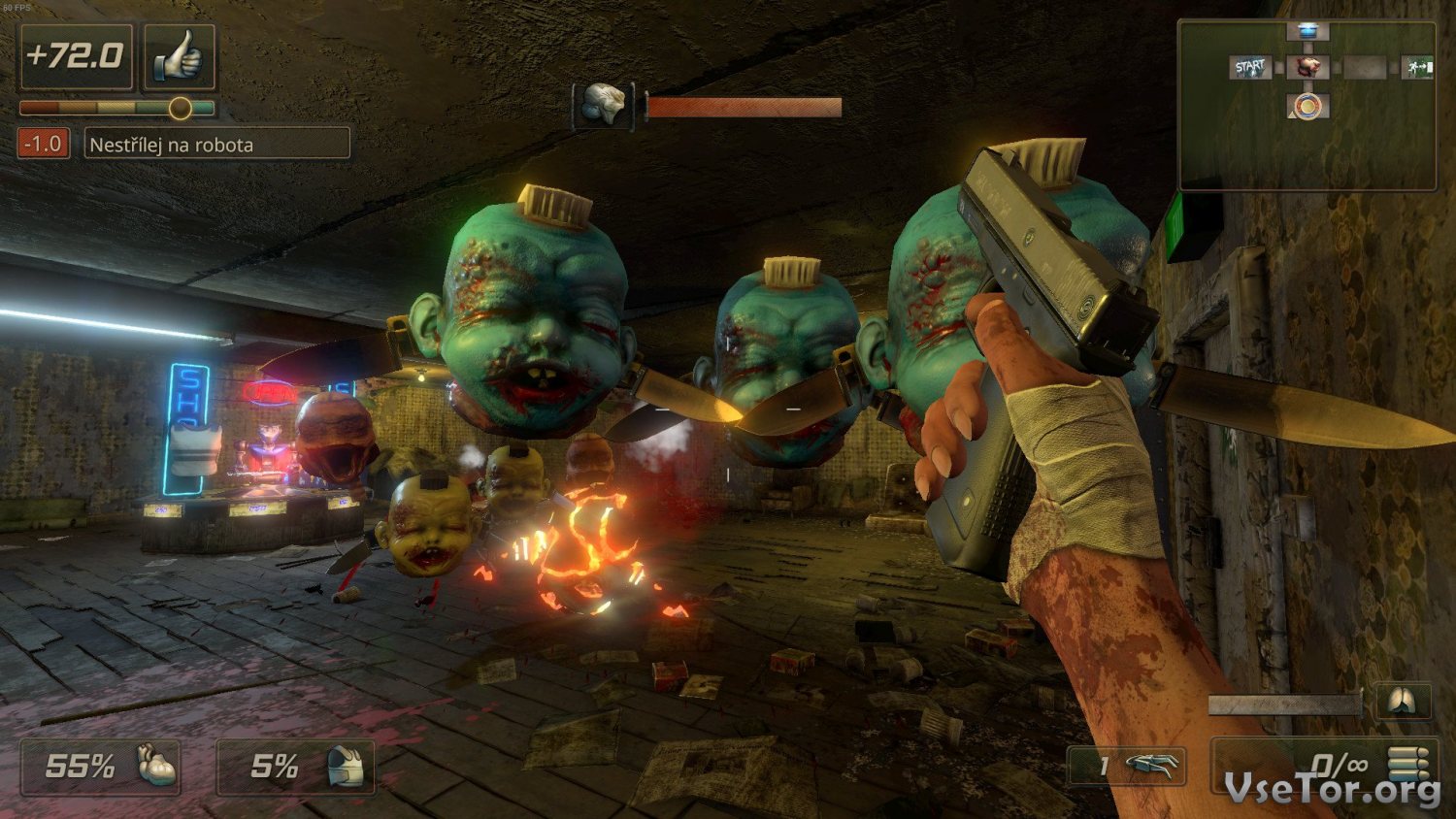Click the blue chest room on the minimap
Screen dimensions: 1456x819
(1307, 32)
